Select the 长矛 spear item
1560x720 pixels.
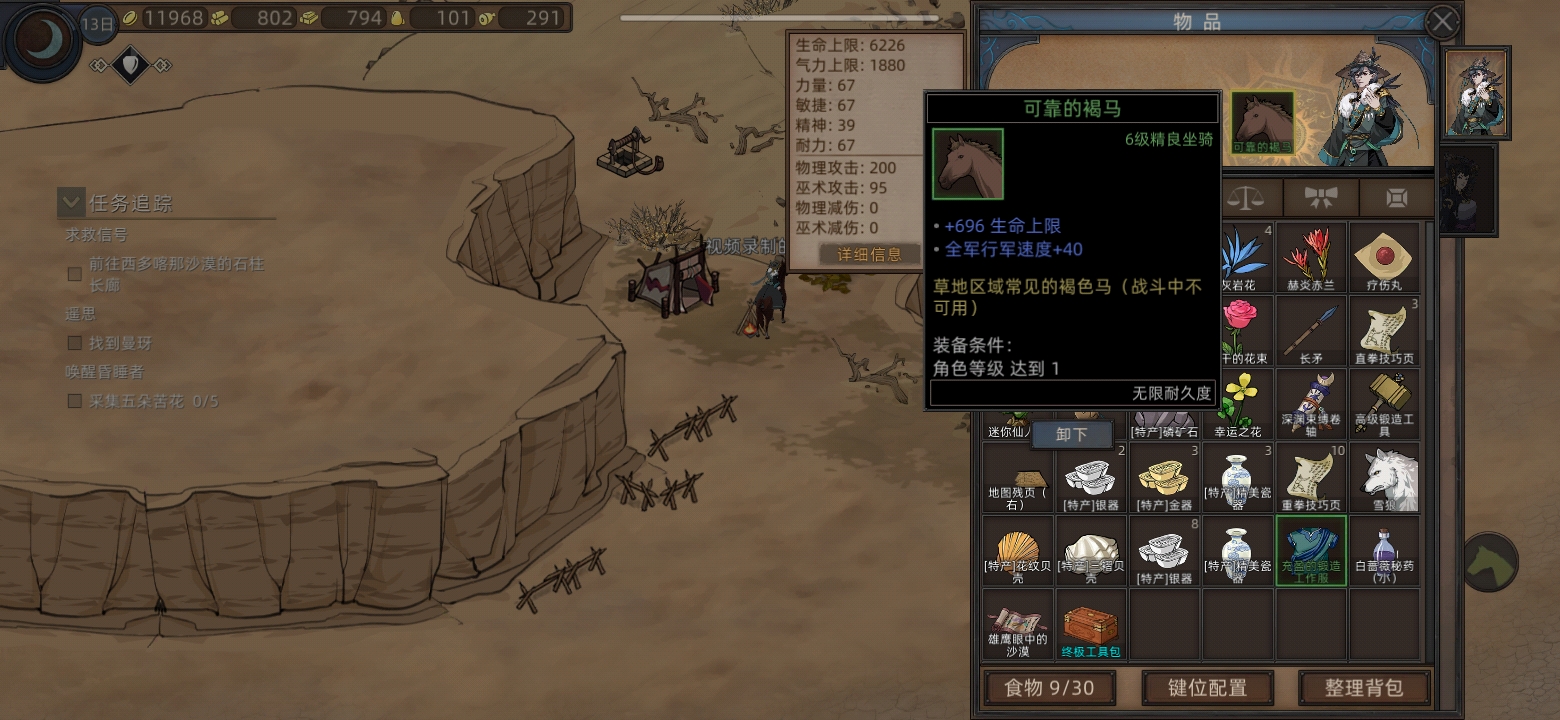click(1311, 330)
